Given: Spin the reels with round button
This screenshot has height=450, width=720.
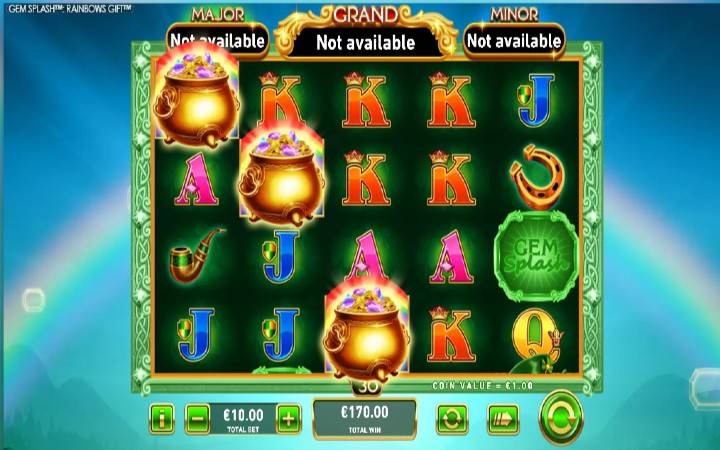Looking at the screenshot, I should point(563,416).
